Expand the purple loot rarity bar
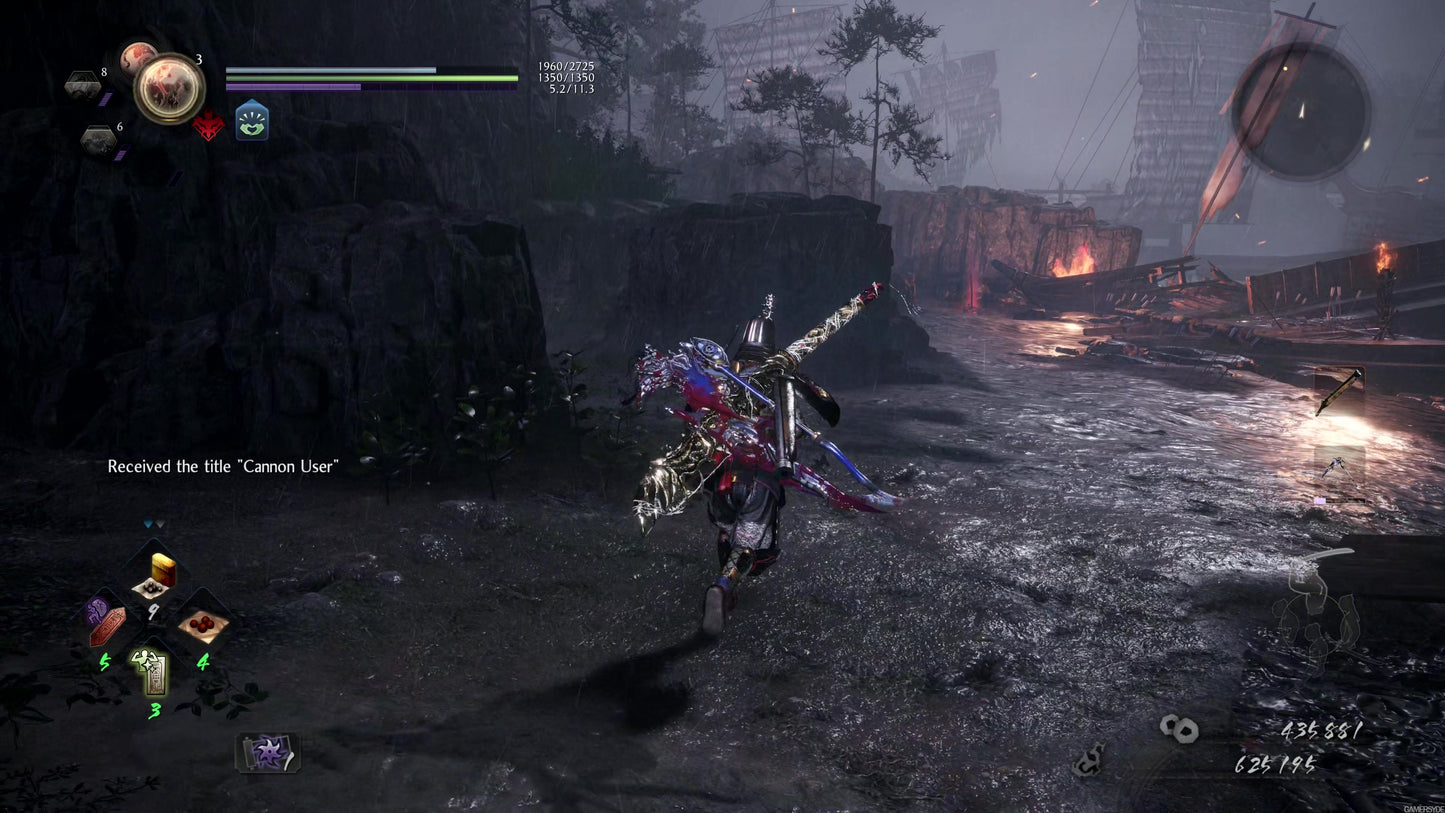Image resolution: width=1445 pixels, height=813 pixels. 1321,500
